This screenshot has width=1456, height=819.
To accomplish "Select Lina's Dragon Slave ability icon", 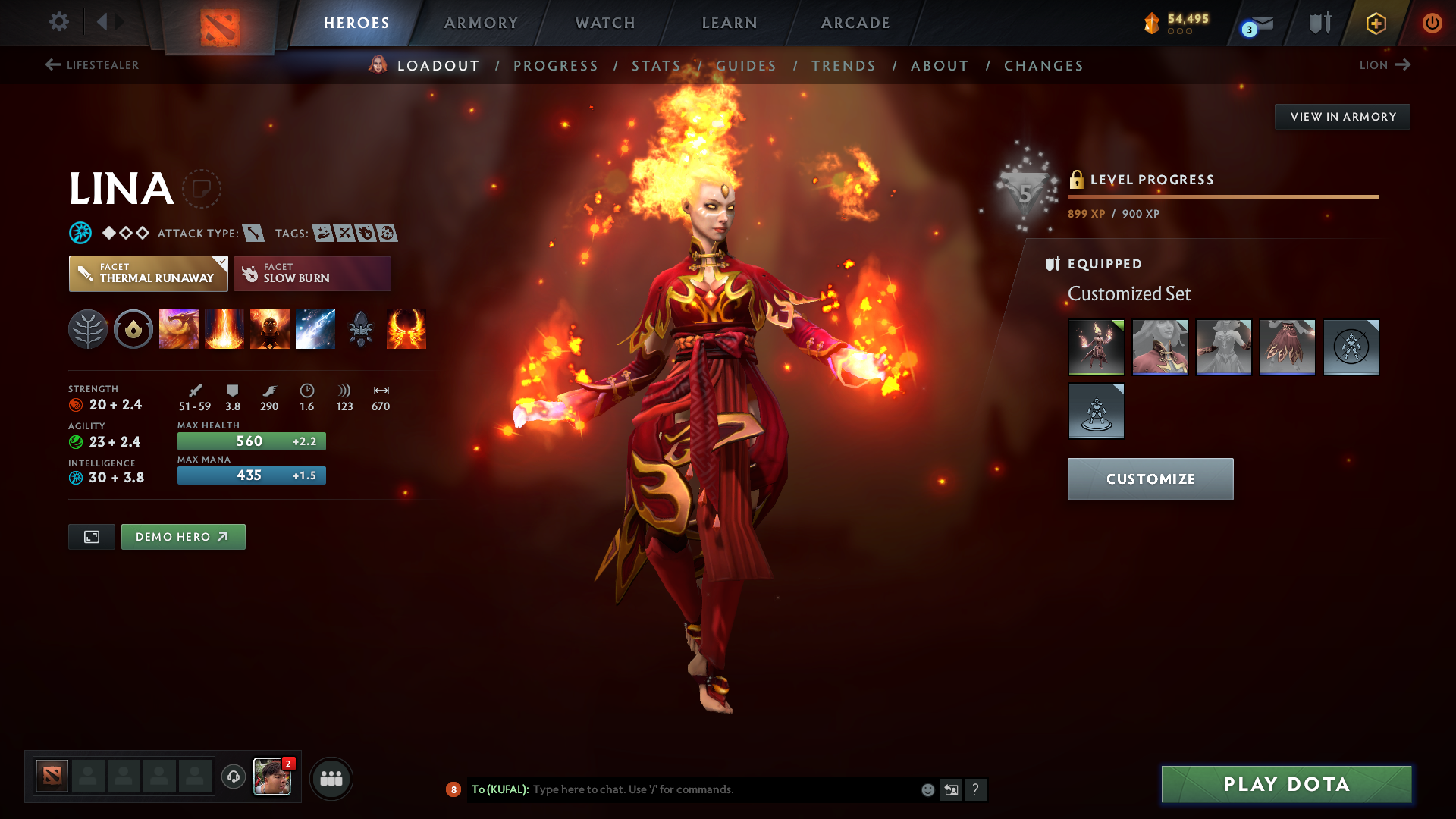I will click(x=179, y=329).
